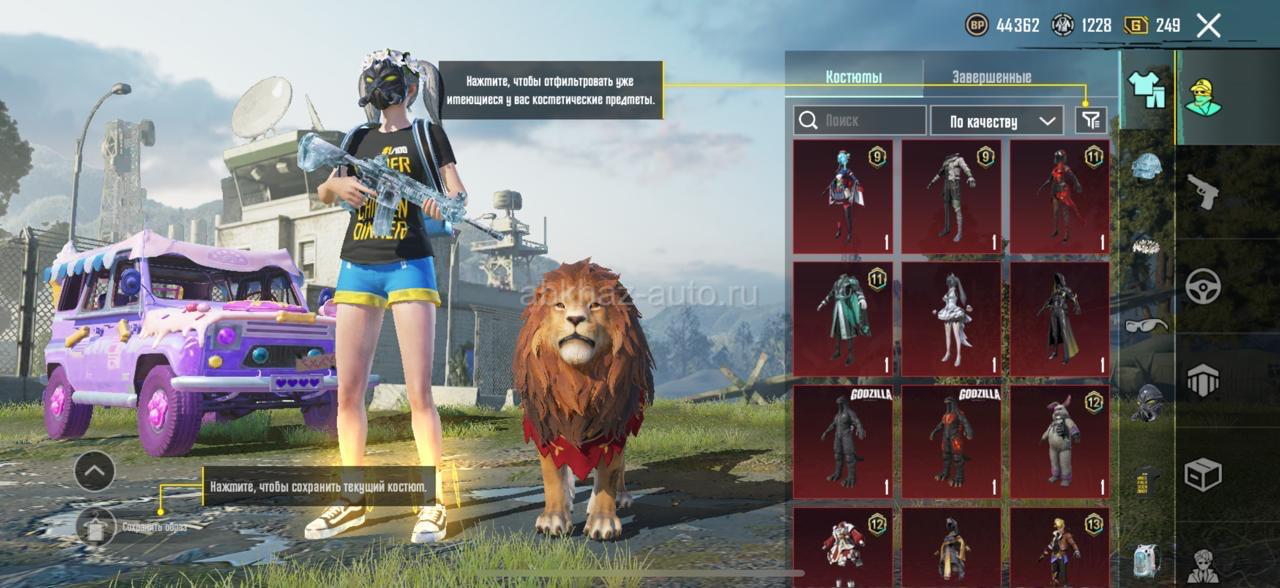The width and height of the screenshot is (1280, 588).
Task: Select the masked character outfit category
Action: pyautogui.click(x=1203, y=97)
